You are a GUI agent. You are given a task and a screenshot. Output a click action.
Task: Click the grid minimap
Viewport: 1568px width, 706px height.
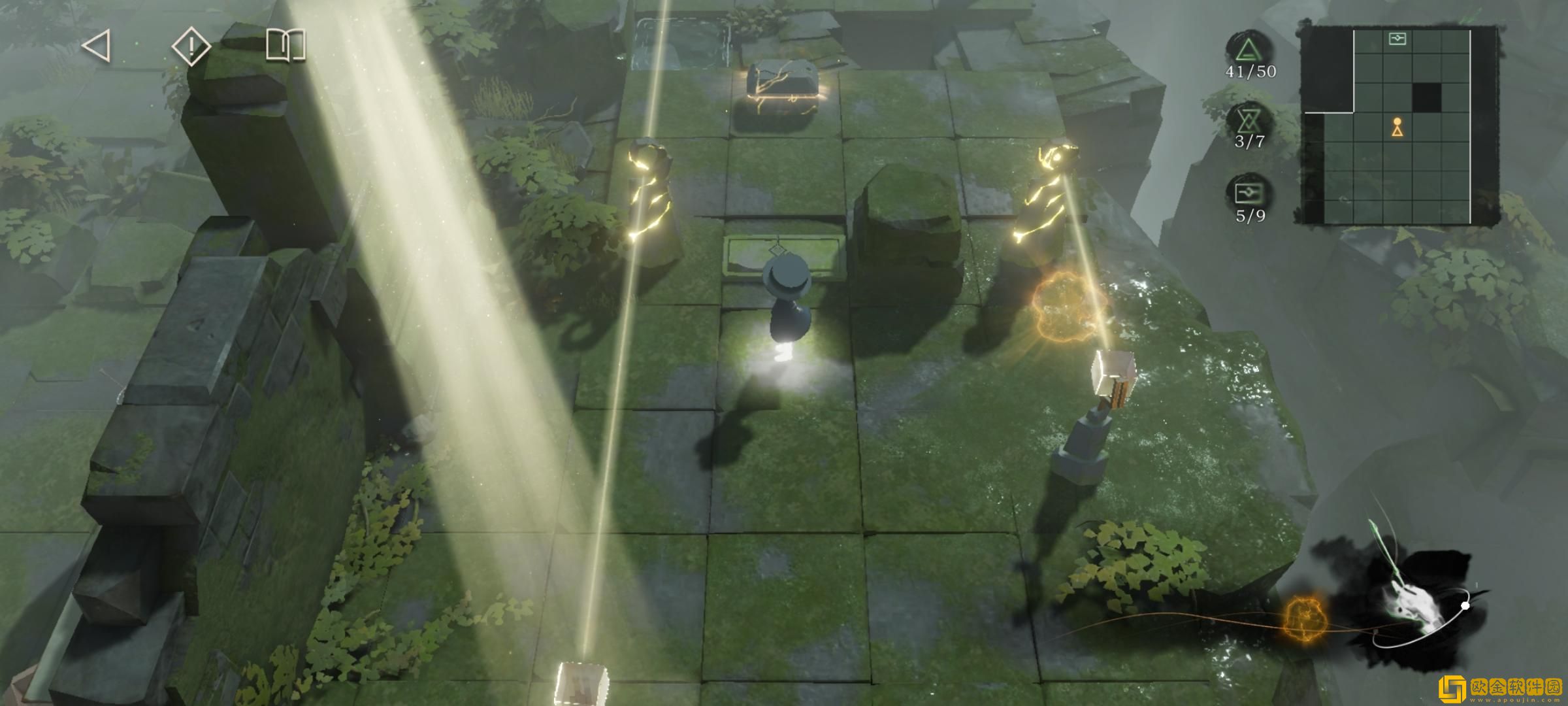pyautogui.click(x=1398, y=126)
